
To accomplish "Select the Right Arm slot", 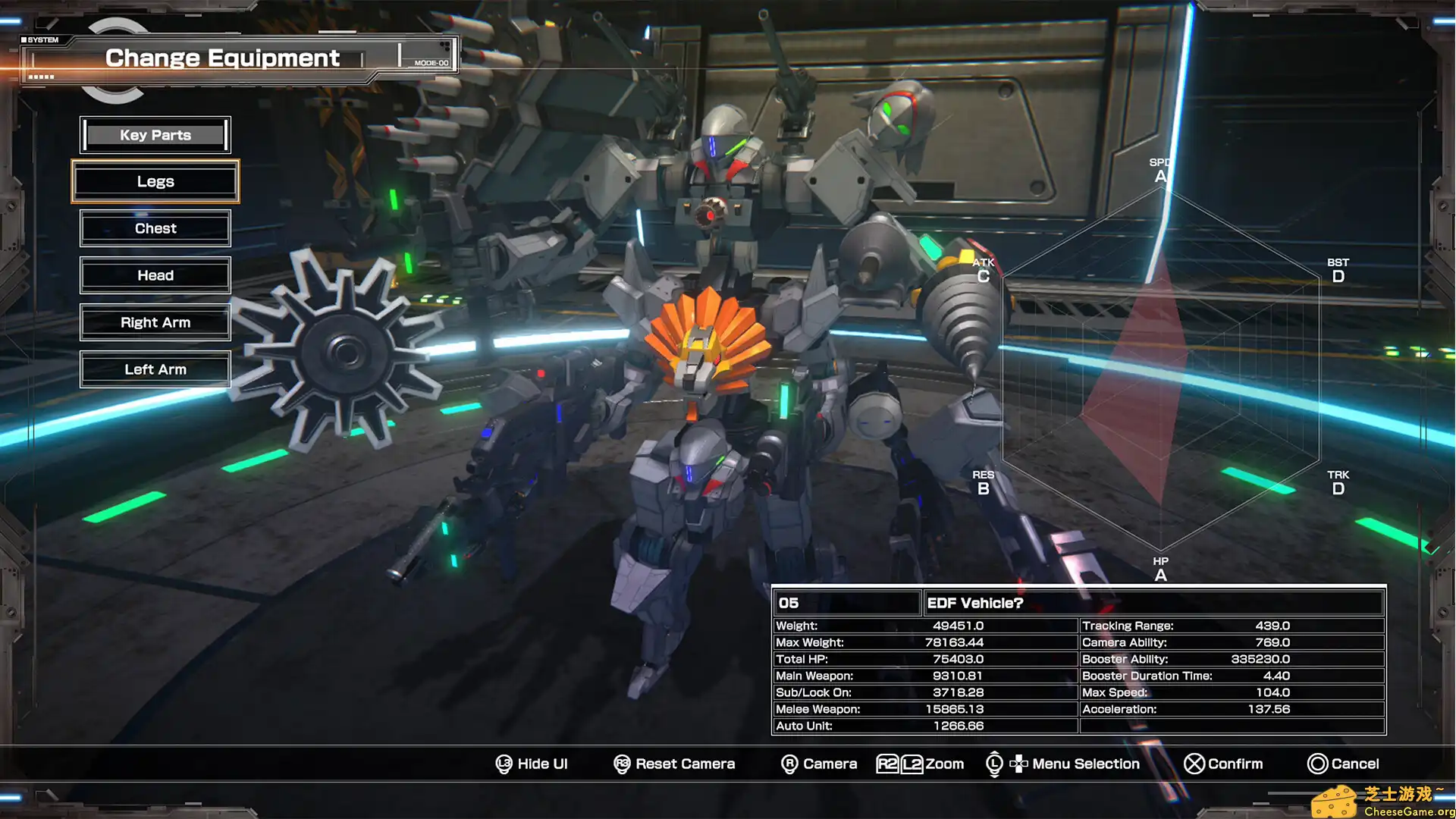I will click(x=155, y=322).
